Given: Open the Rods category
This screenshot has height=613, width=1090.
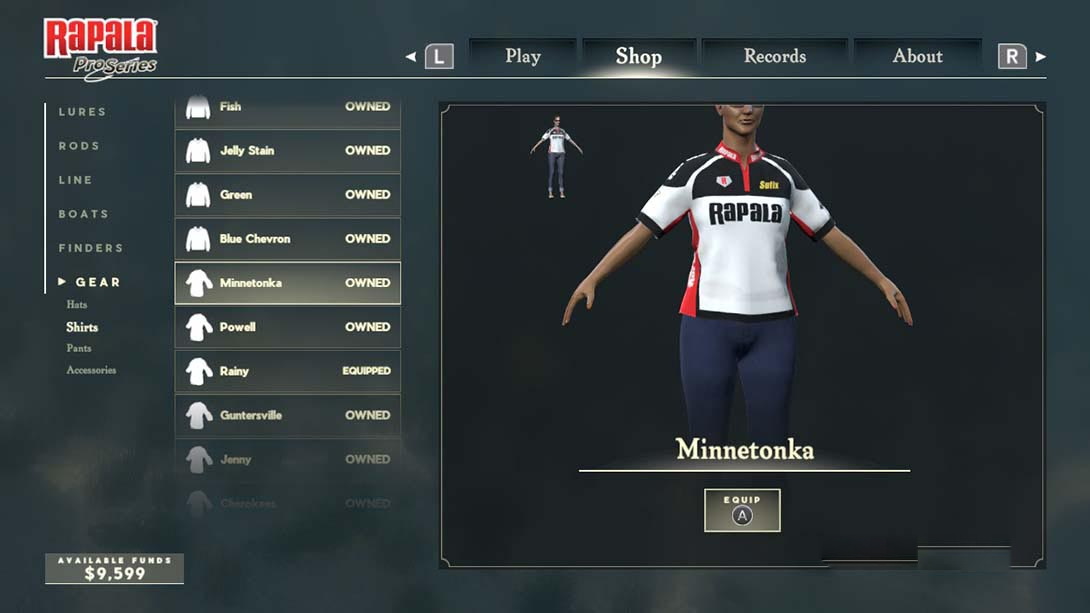Looking at the screenshot, I should [79, 146].
